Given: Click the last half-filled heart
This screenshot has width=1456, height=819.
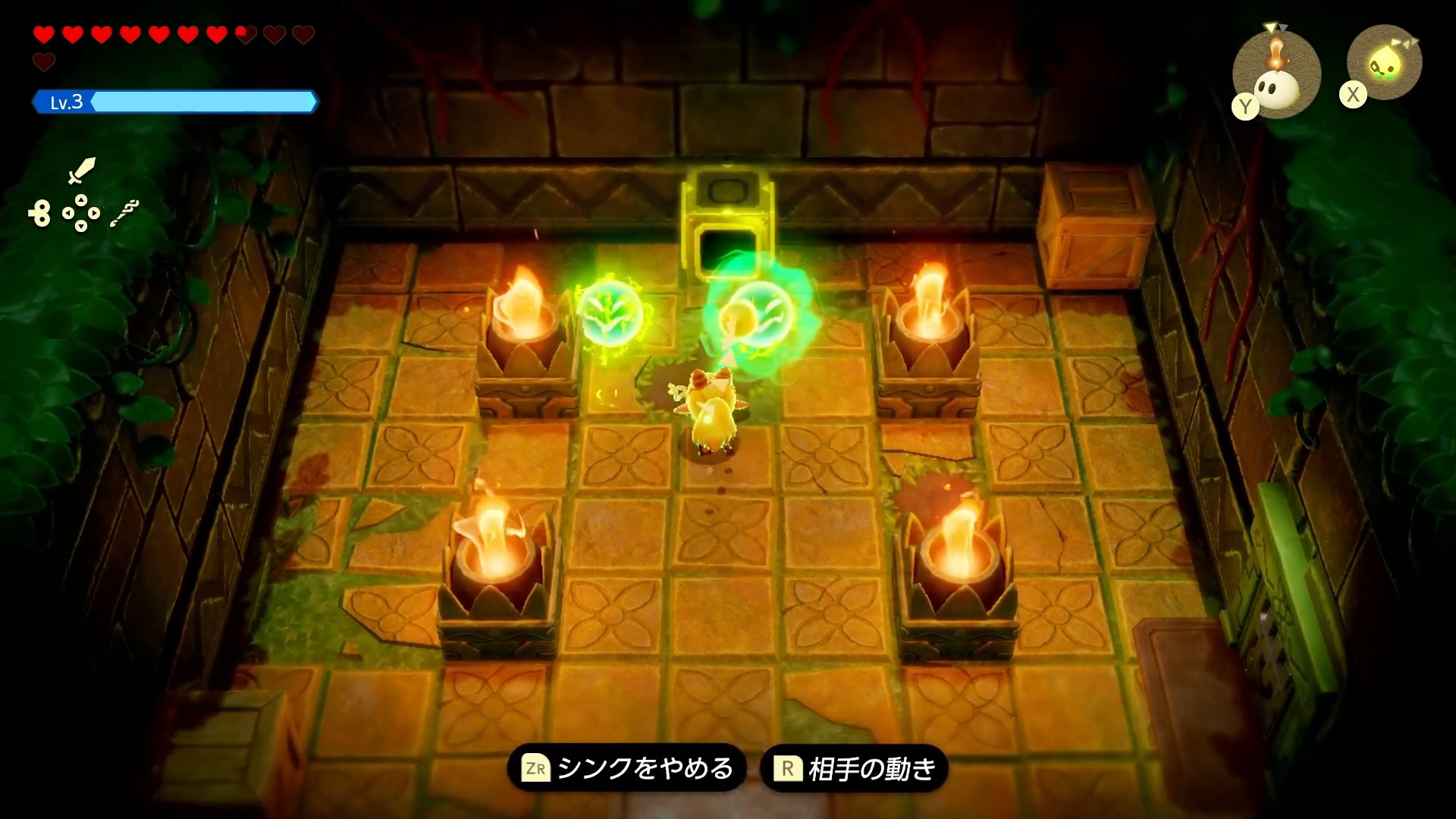Looking at the screenshot, I should [x=244, y=34].
